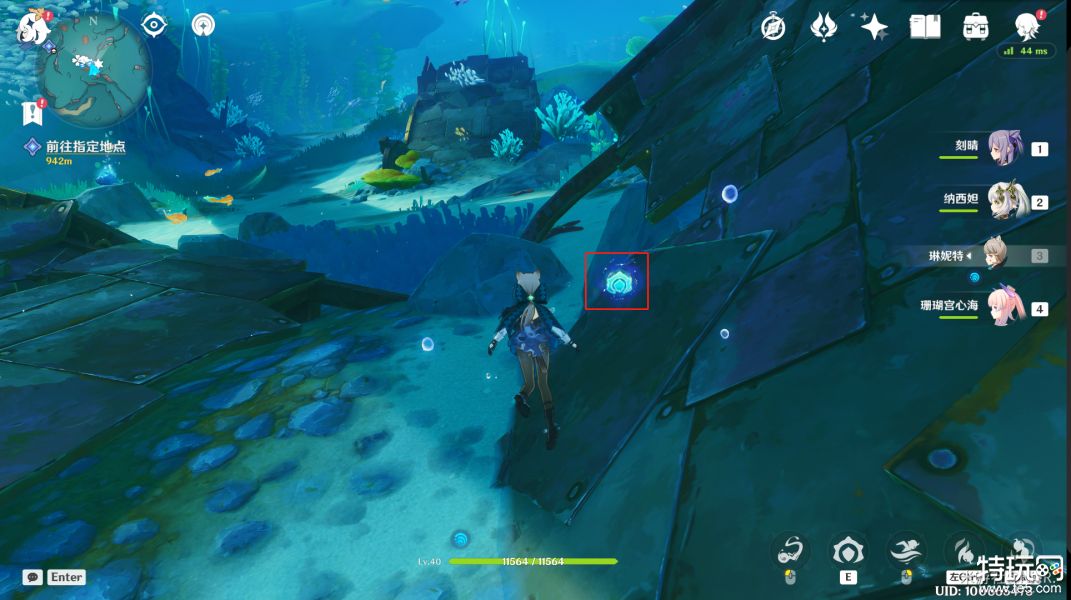
Task: Select 琳妮特 in the party list
Action: 993,255
